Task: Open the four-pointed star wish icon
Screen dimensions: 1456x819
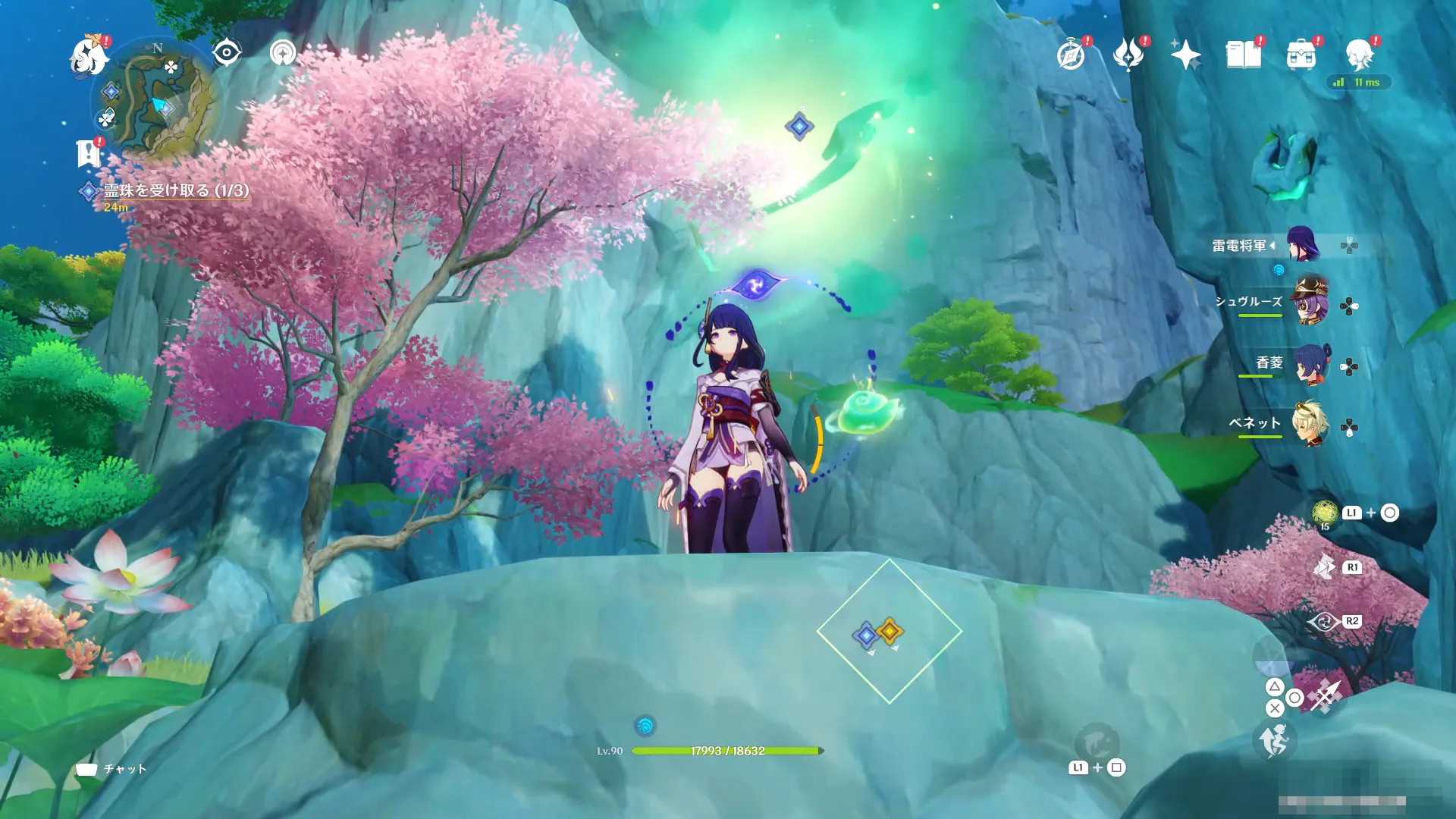Action: click(1185, 55)
